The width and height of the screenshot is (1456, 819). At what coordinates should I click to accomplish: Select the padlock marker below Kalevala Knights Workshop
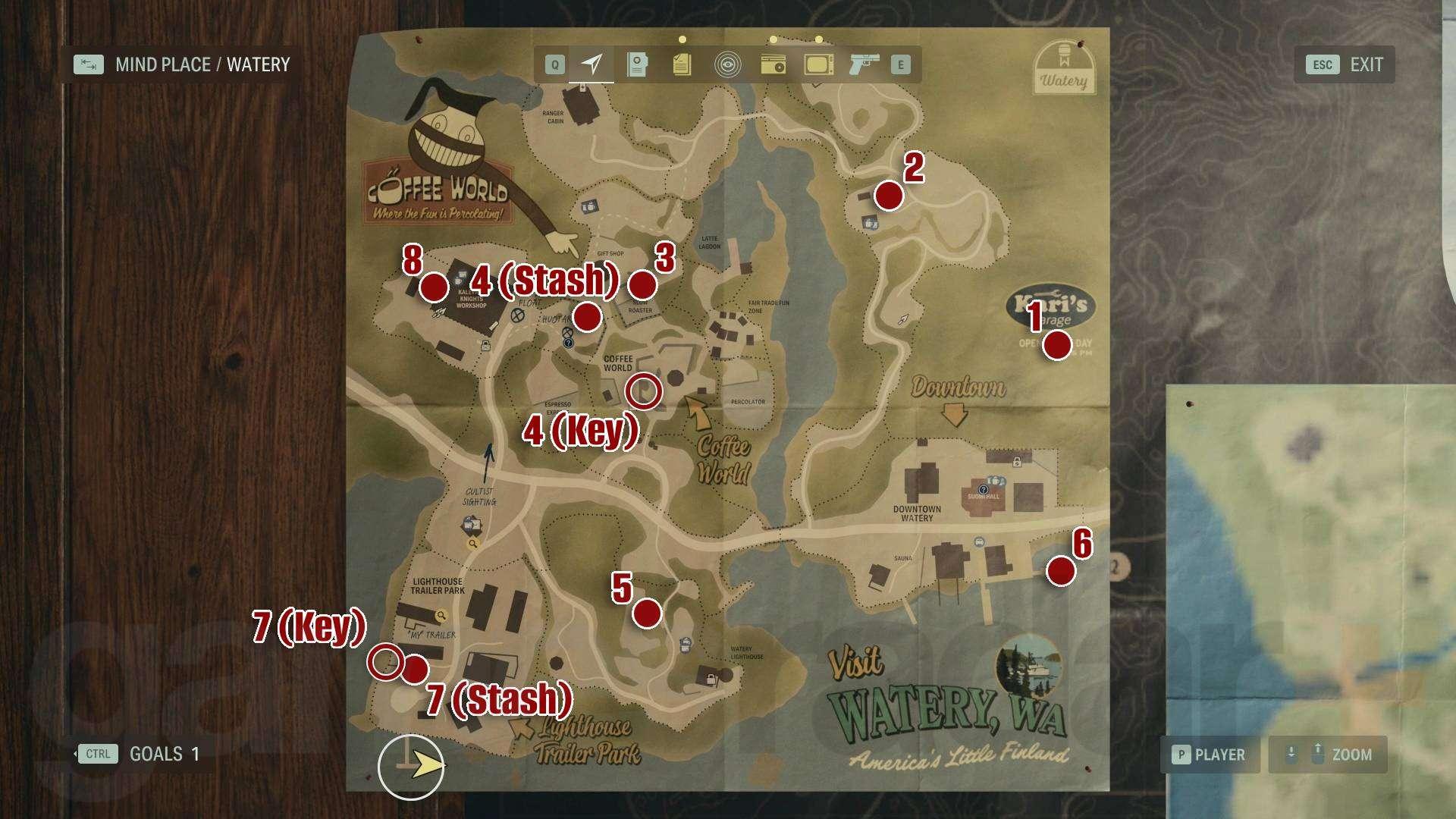coord(485,346)
